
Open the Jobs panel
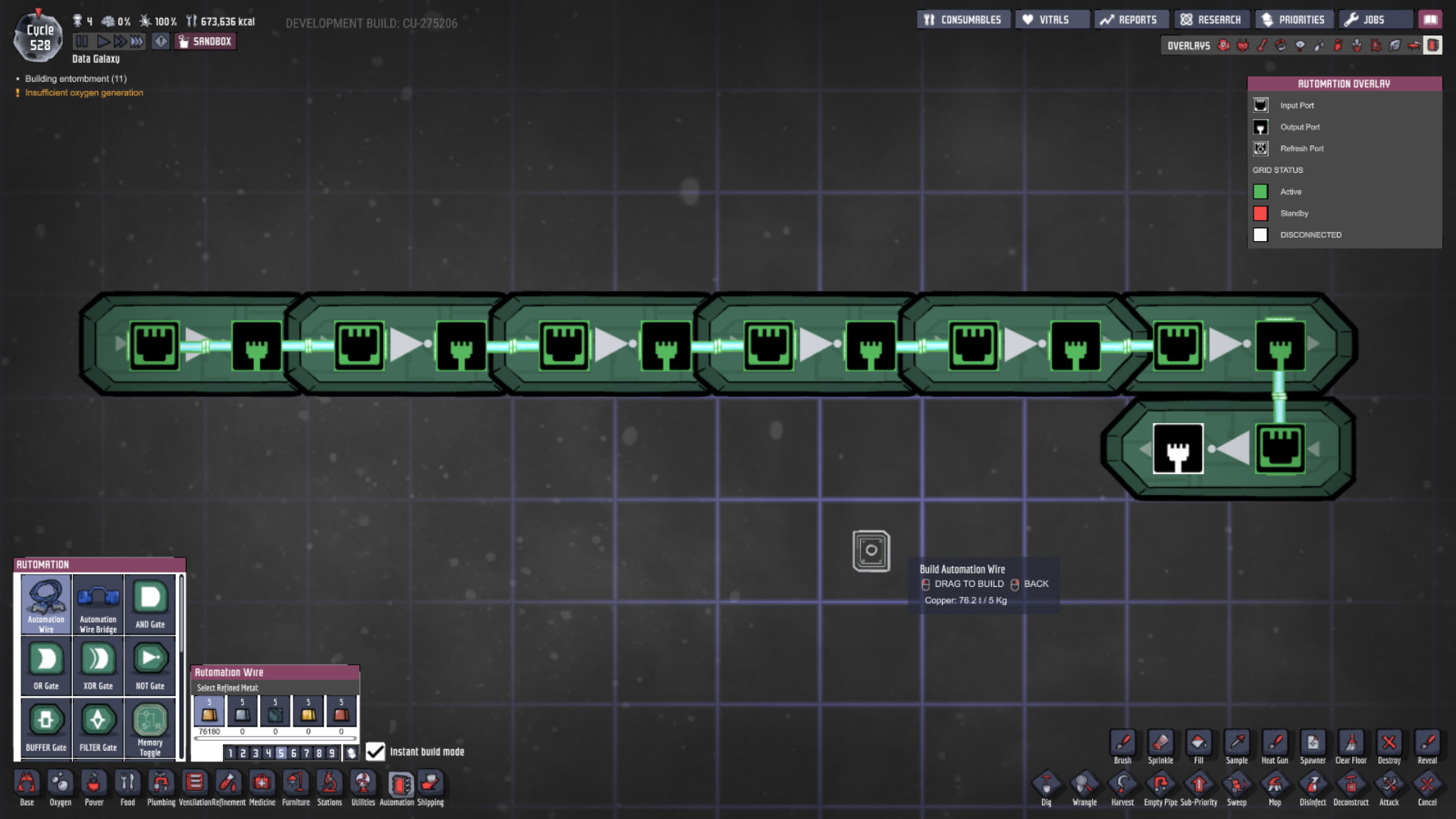[x=1374, y=19]
